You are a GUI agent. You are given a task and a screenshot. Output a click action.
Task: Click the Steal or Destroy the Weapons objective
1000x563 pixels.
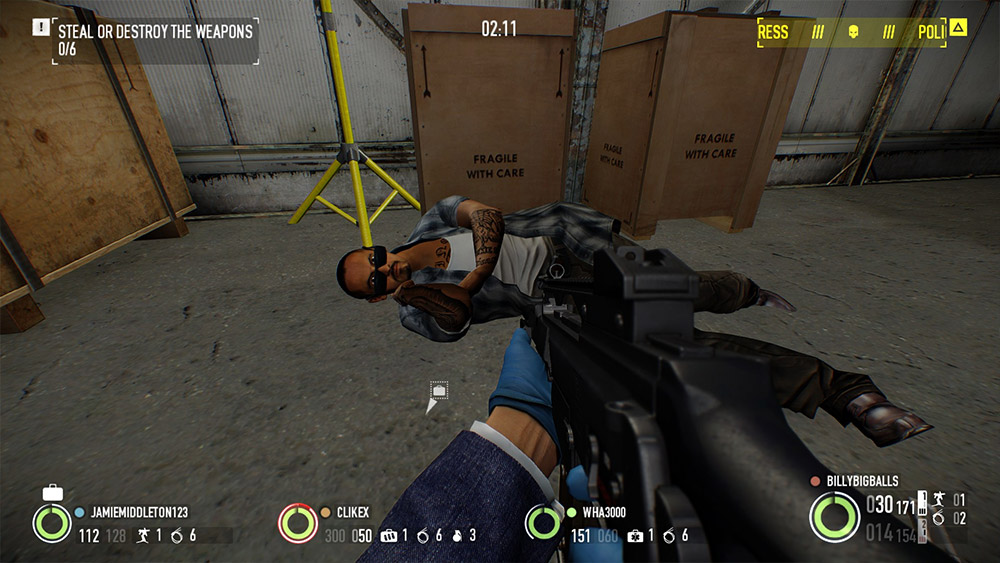click(155, 31)
